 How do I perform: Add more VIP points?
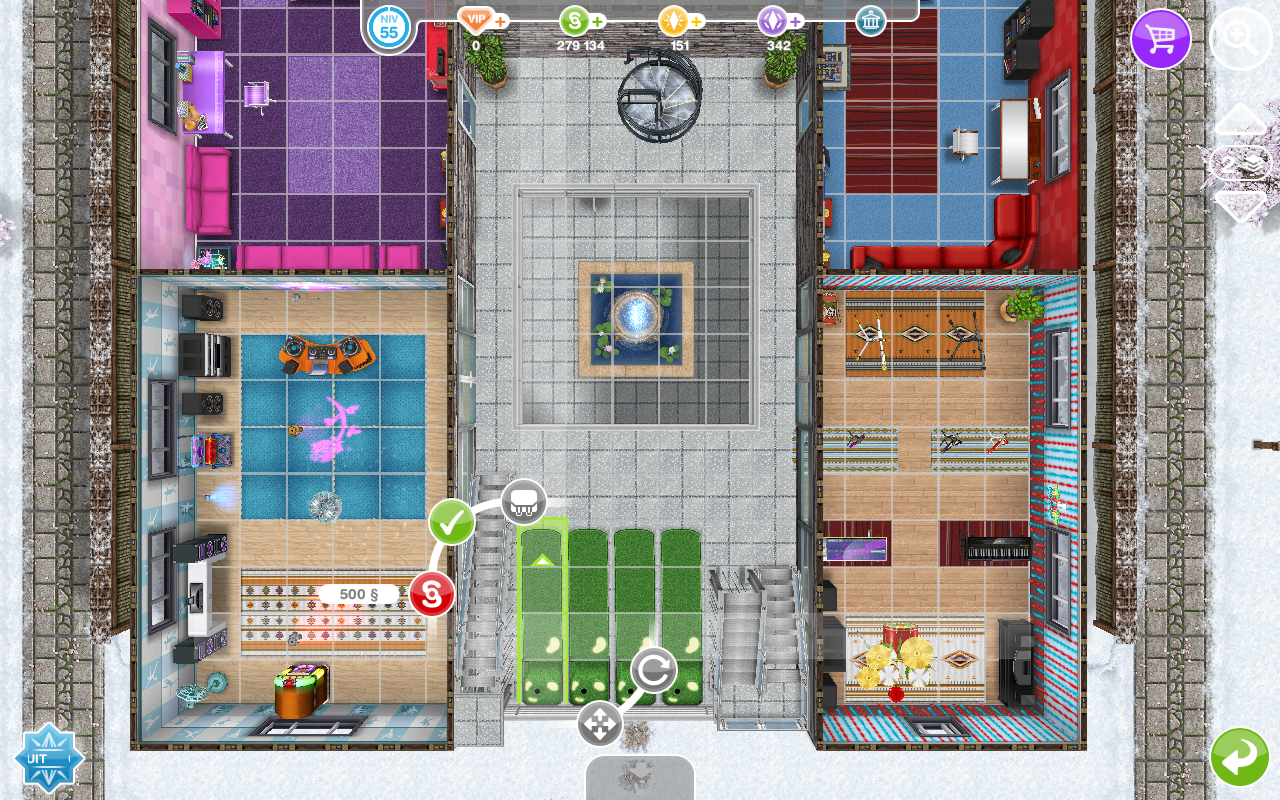(x=500, y=21)
